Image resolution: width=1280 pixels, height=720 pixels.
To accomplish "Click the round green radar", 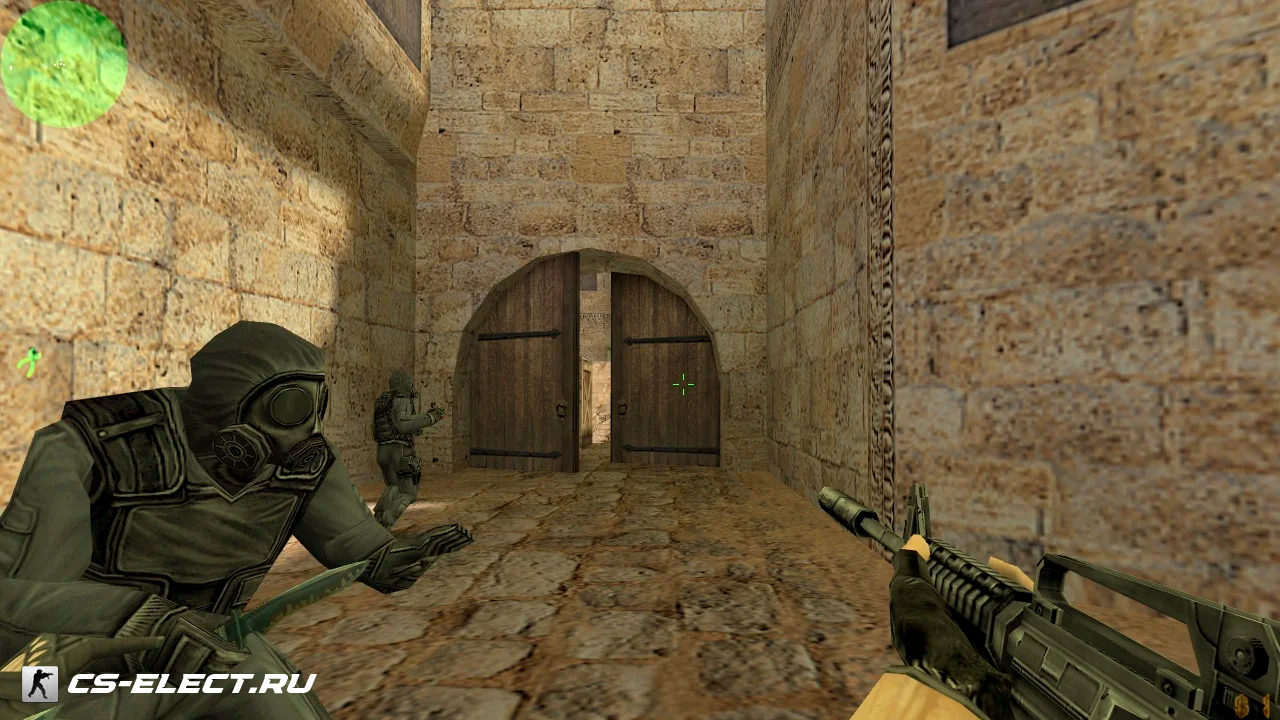I will click(64, 64).
